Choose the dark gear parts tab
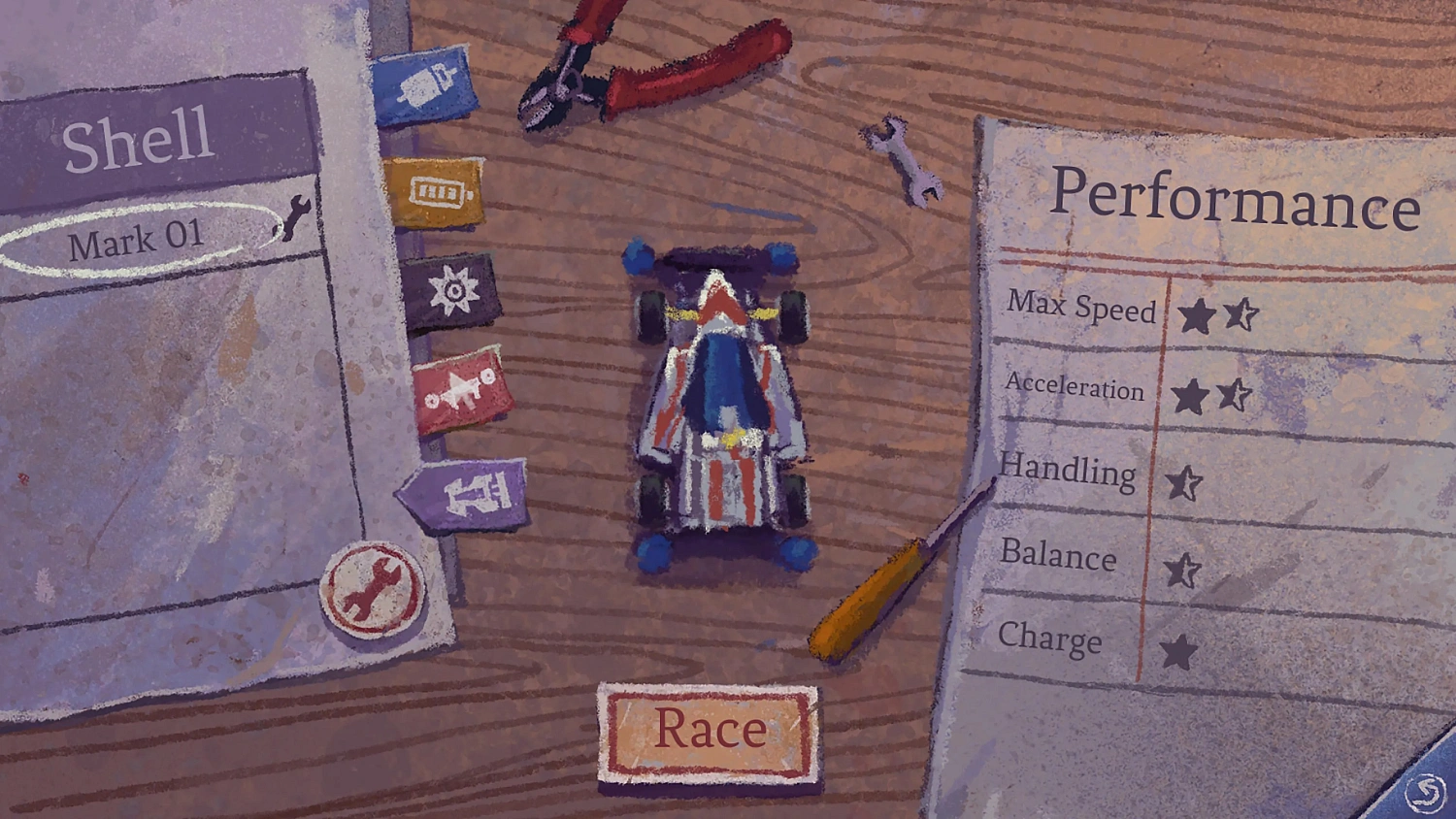This screenshot has height=819, width=1456. [x=452, y=290]
